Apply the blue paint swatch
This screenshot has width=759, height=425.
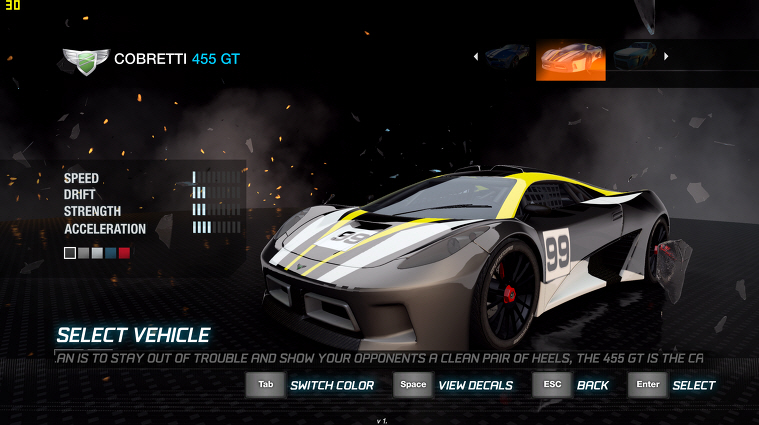point(110,253)
